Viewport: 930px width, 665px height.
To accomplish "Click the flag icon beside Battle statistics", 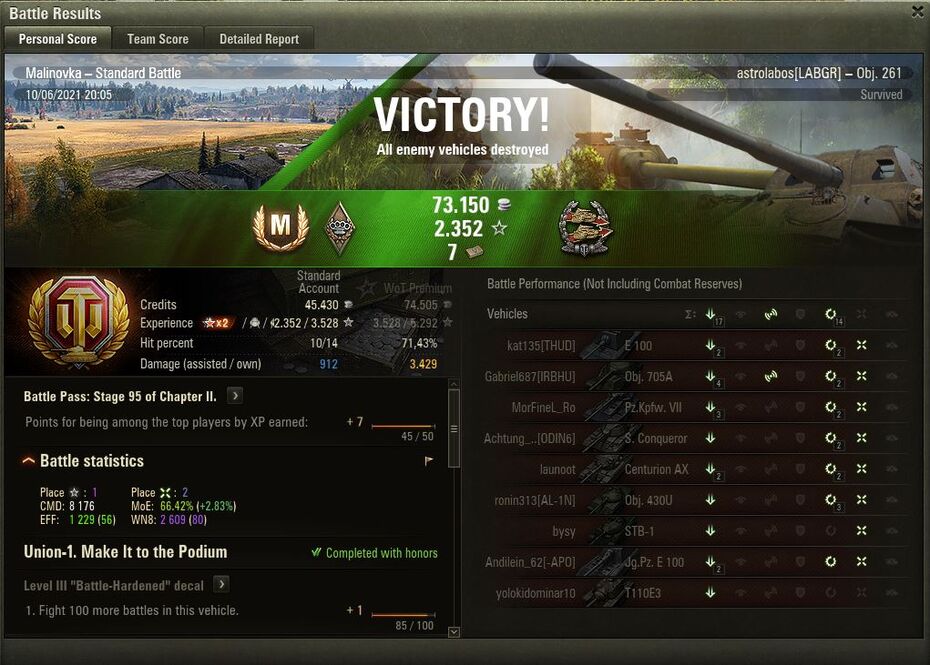I will coord(430,461).
